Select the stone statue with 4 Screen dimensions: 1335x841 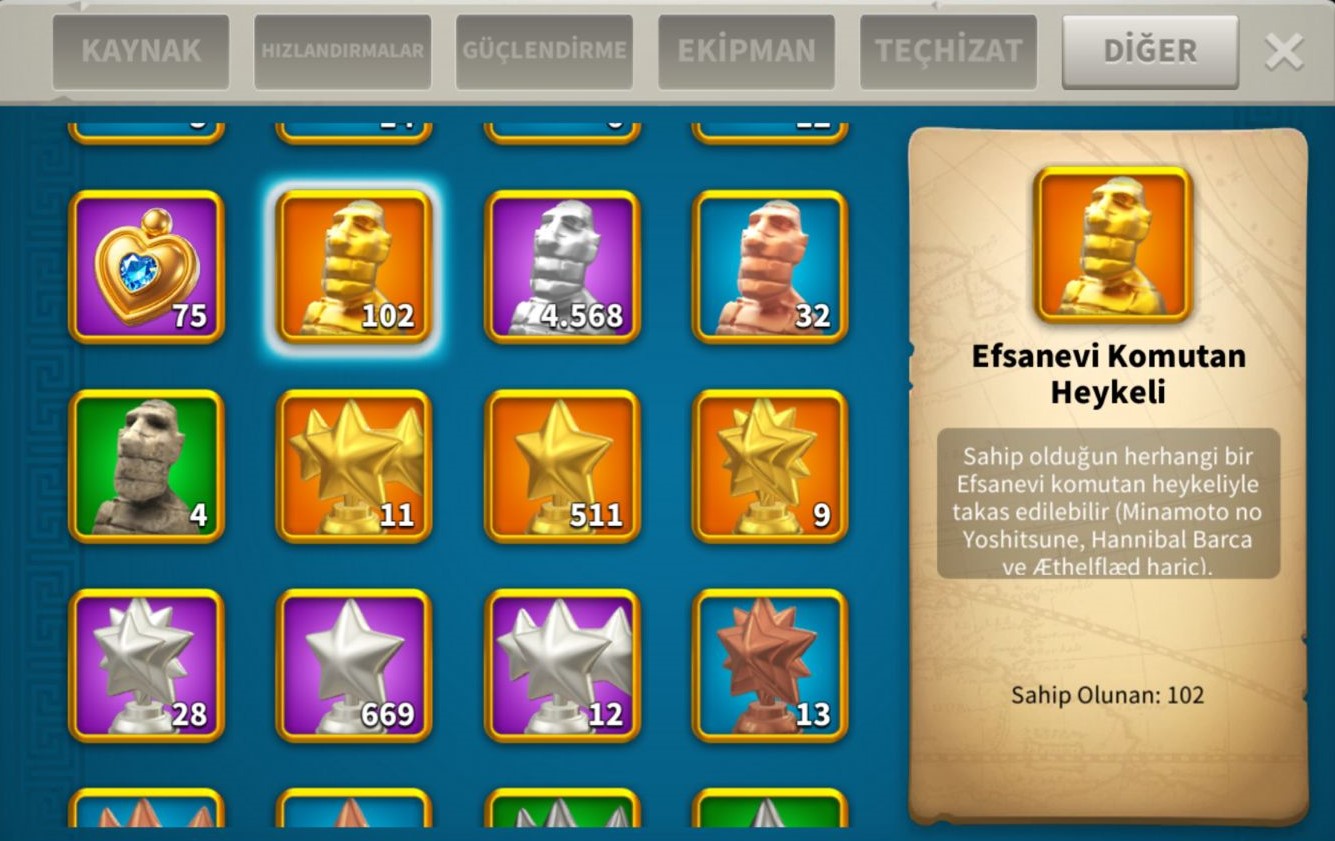pos(146,466)
